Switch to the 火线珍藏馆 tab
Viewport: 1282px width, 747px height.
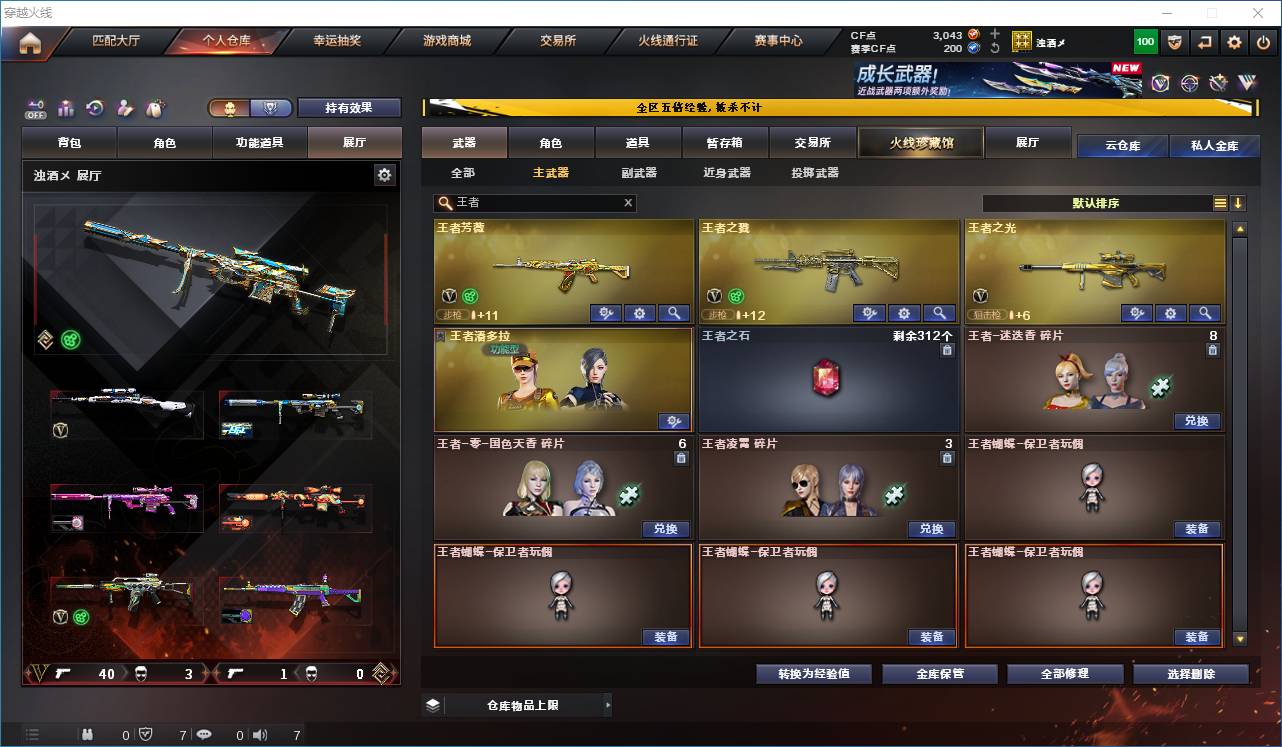coord(920,142)
